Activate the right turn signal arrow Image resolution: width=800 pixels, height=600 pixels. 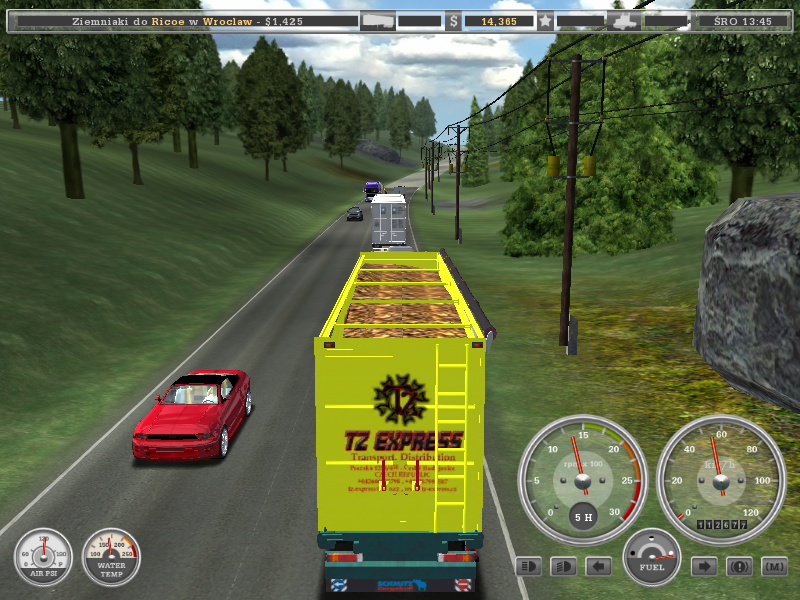tap(704, 567)
